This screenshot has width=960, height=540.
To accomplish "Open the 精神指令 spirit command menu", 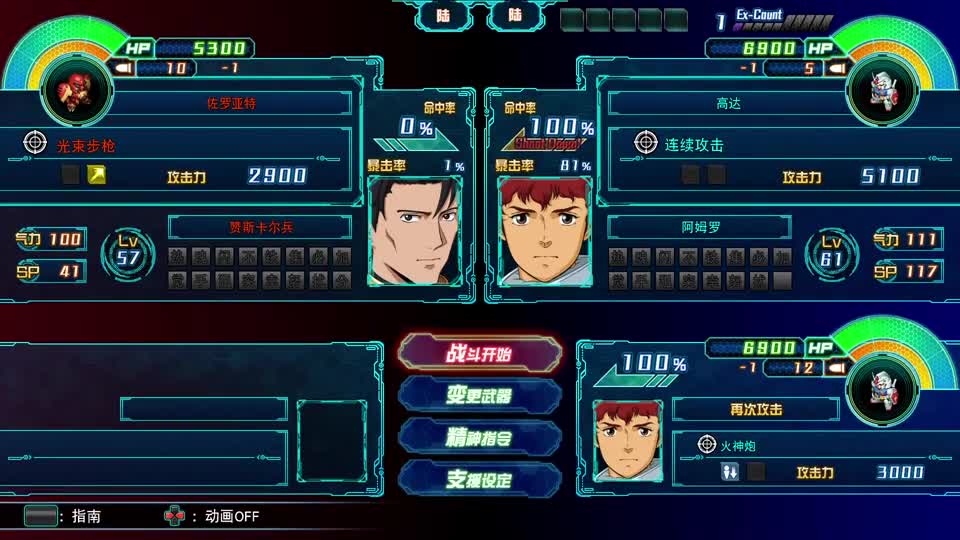I will pos(480,437).
